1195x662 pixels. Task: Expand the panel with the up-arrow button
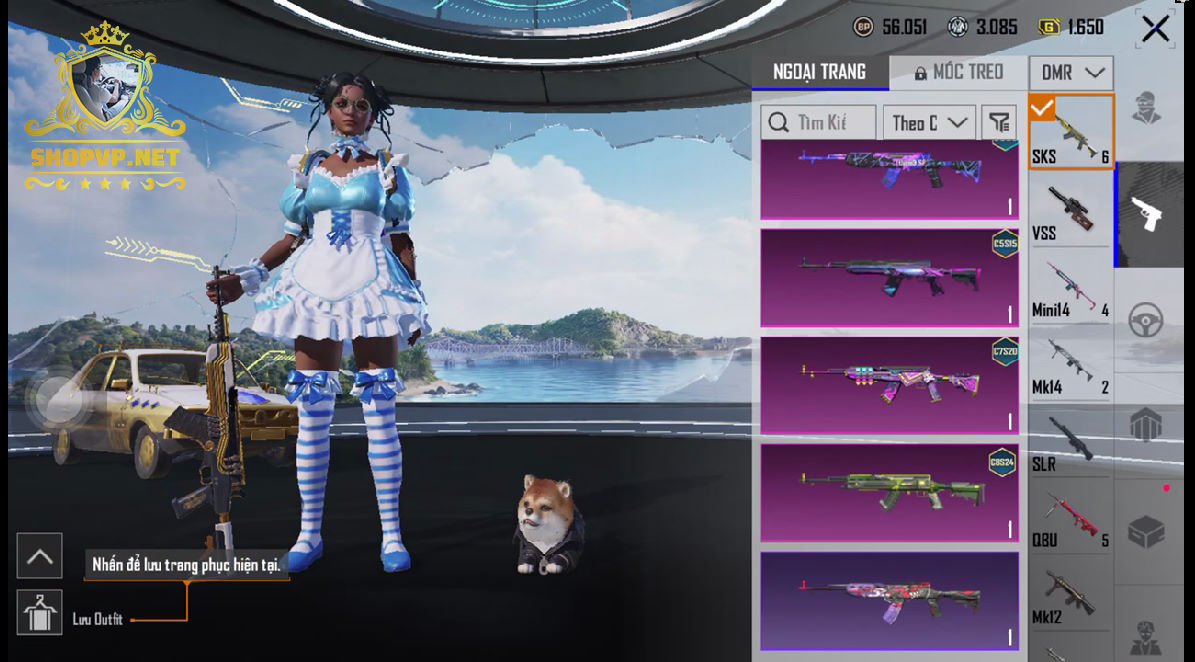coord(40,556)
